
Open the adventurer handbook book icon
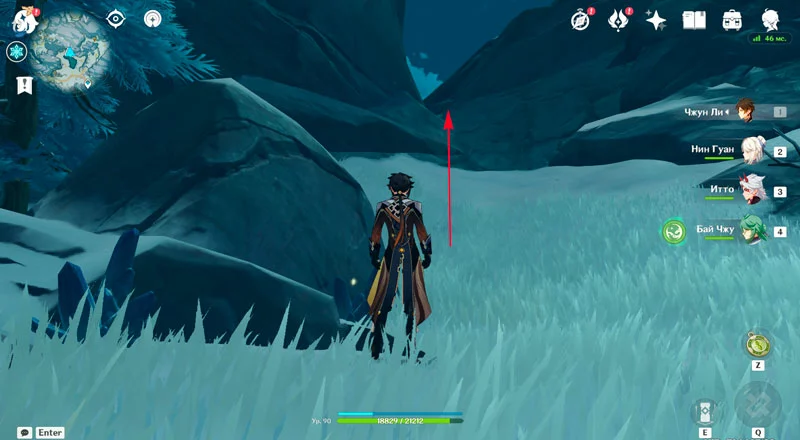[x=694, y=19]
